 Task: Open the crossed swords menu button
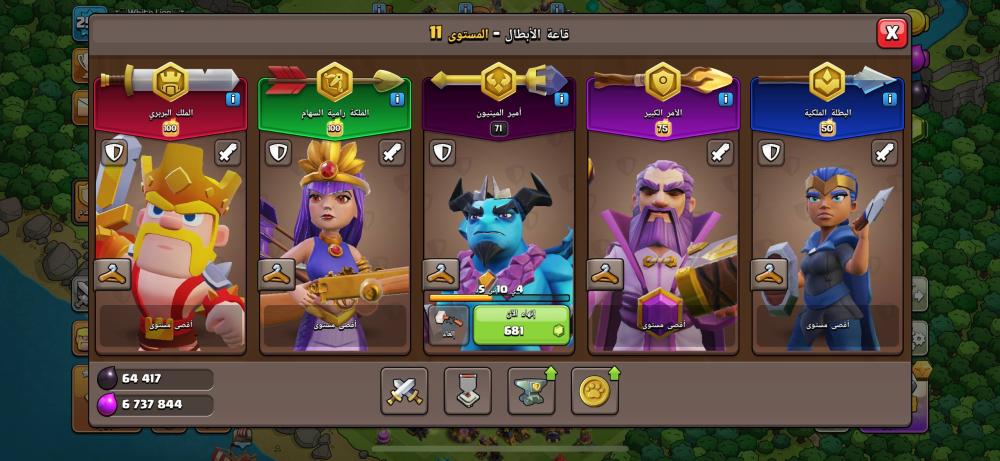pyautogui.click(x=404, y=390)
